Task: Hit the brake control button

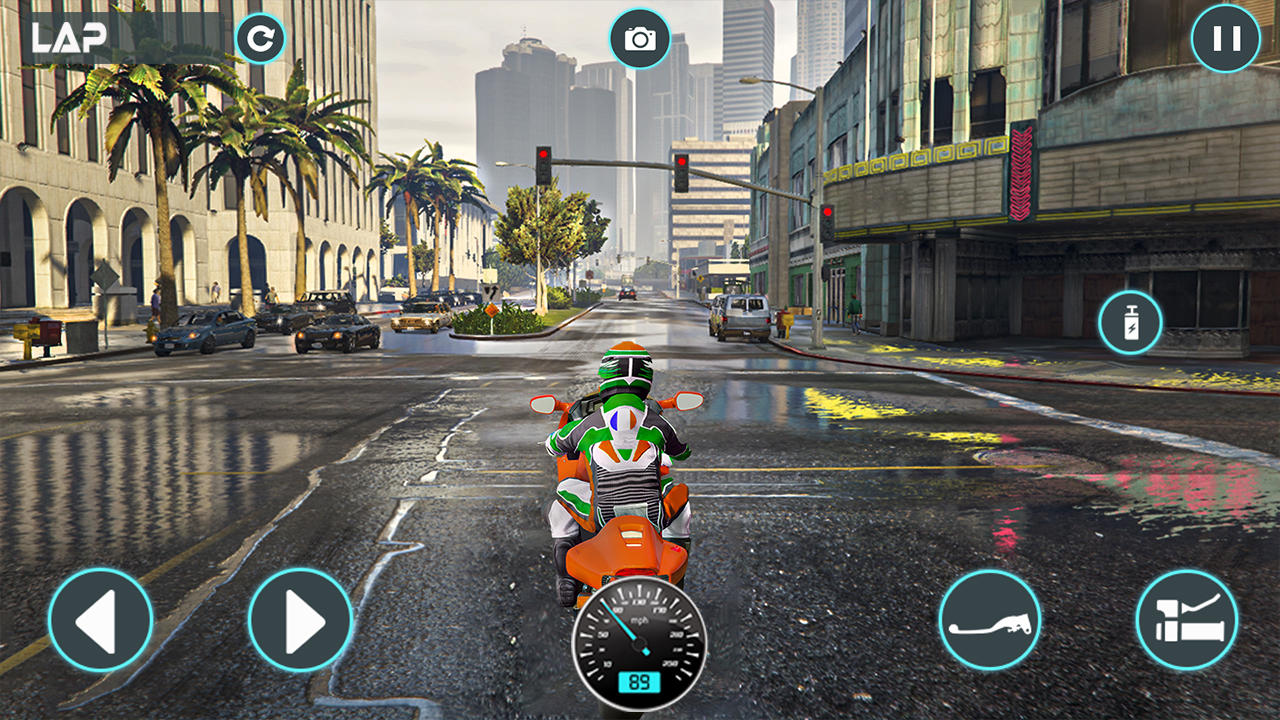Action: point(992,620)
